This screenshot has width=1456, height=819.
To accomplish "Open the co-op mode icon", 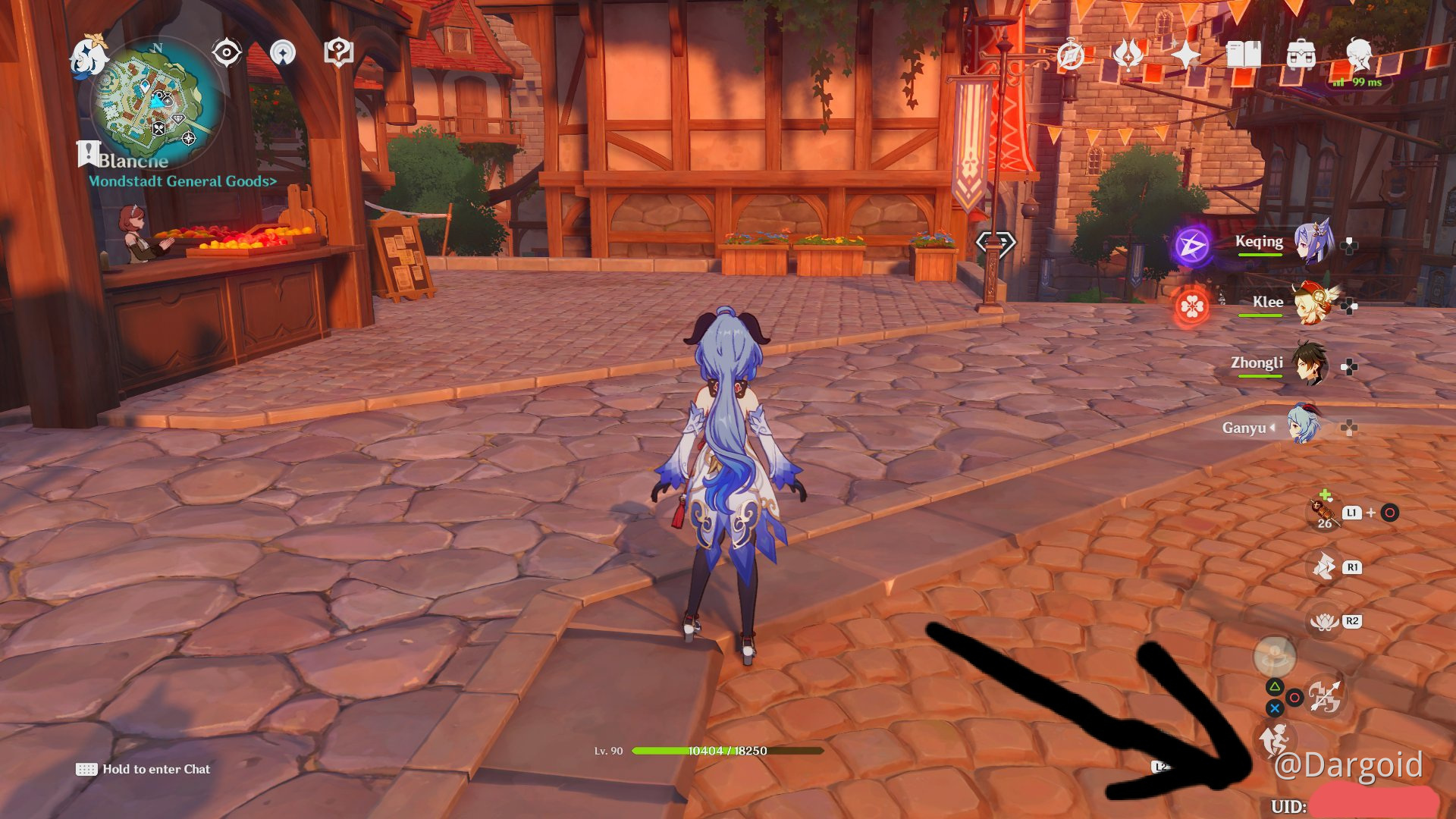I will (x=283, y=53).
